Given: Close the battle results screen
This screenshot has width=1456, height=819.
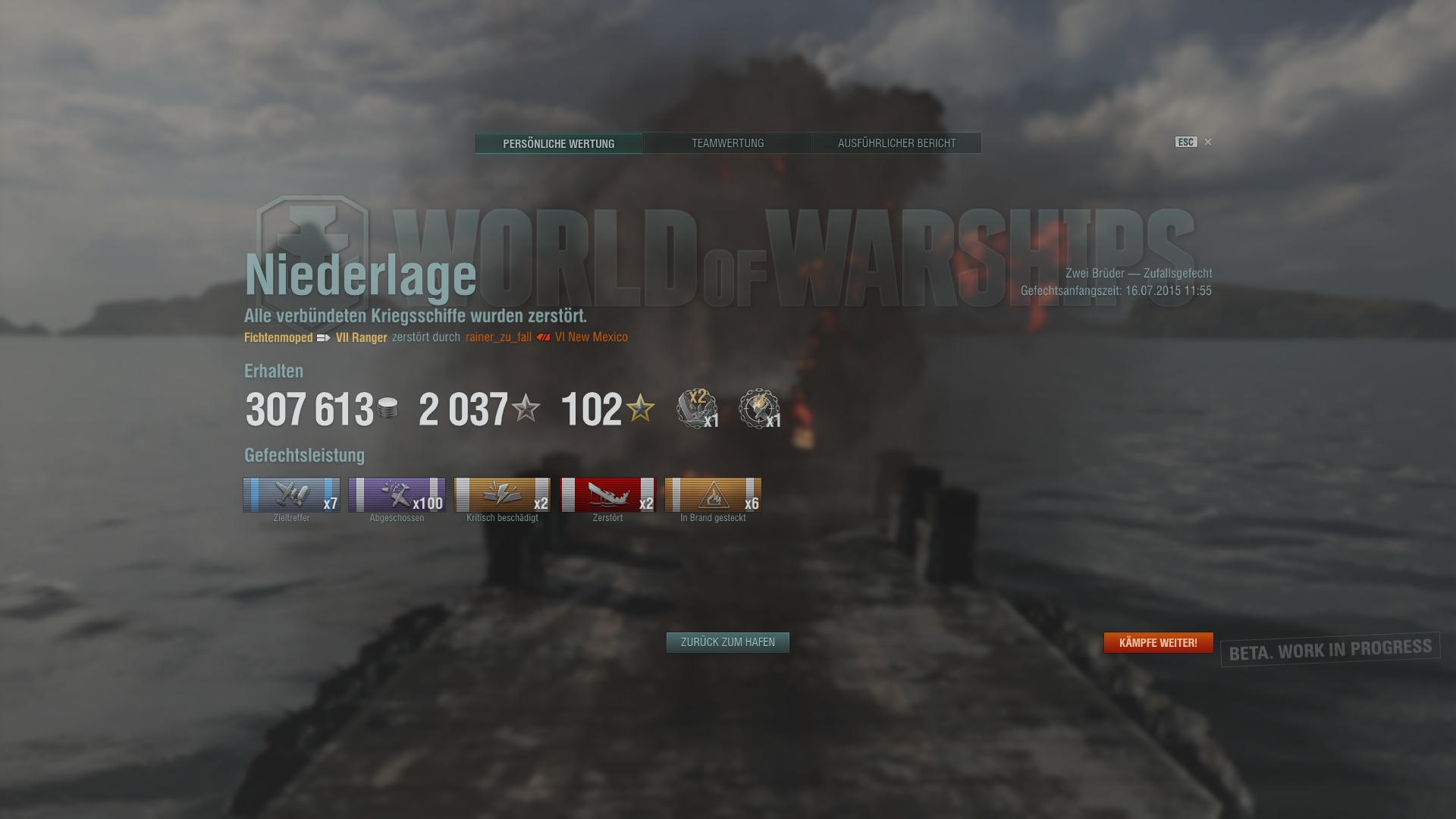Looking at the screenshot, I should coord(1208,142).
